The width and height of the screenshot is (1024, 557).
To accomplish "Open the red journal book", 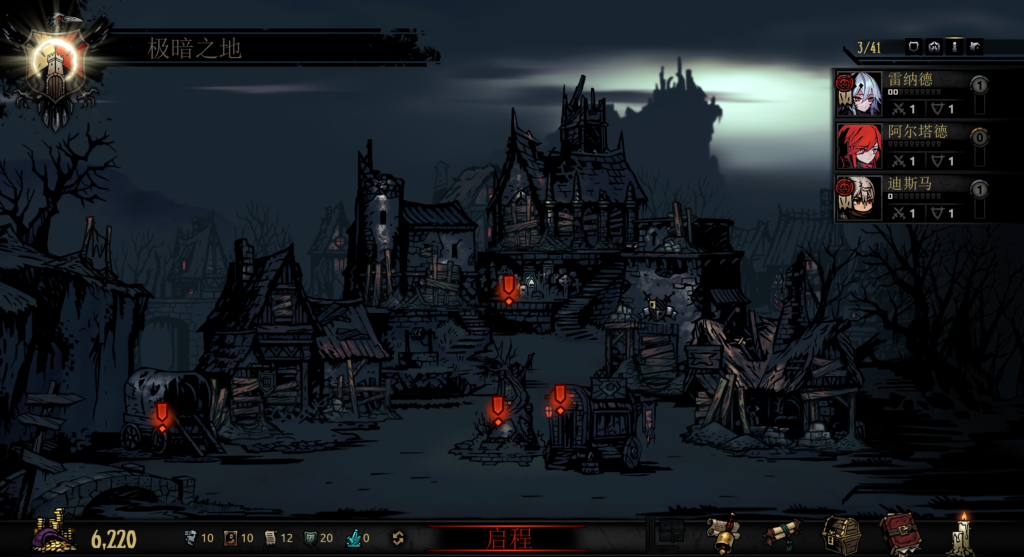I will pyautogui.click(x=899, y=535).
